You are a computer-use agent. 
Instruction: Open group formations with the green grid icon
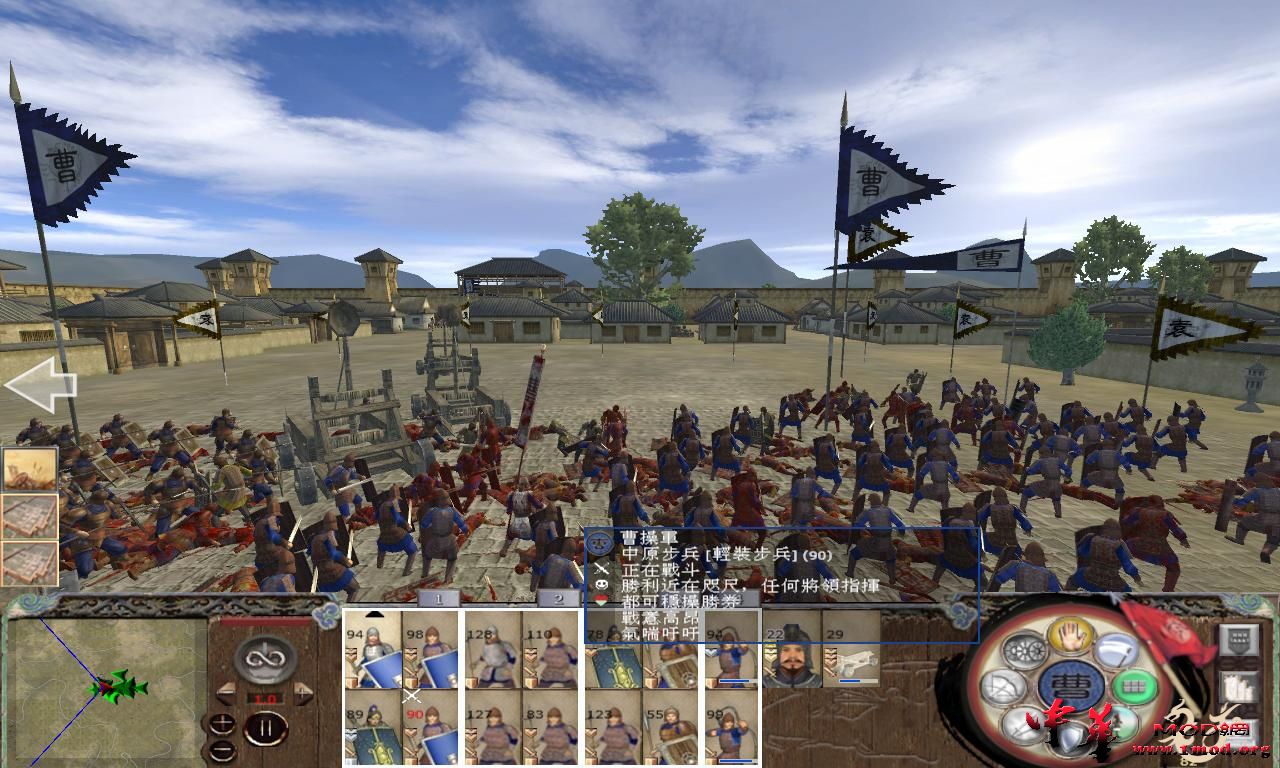(x=1132, y=685)
